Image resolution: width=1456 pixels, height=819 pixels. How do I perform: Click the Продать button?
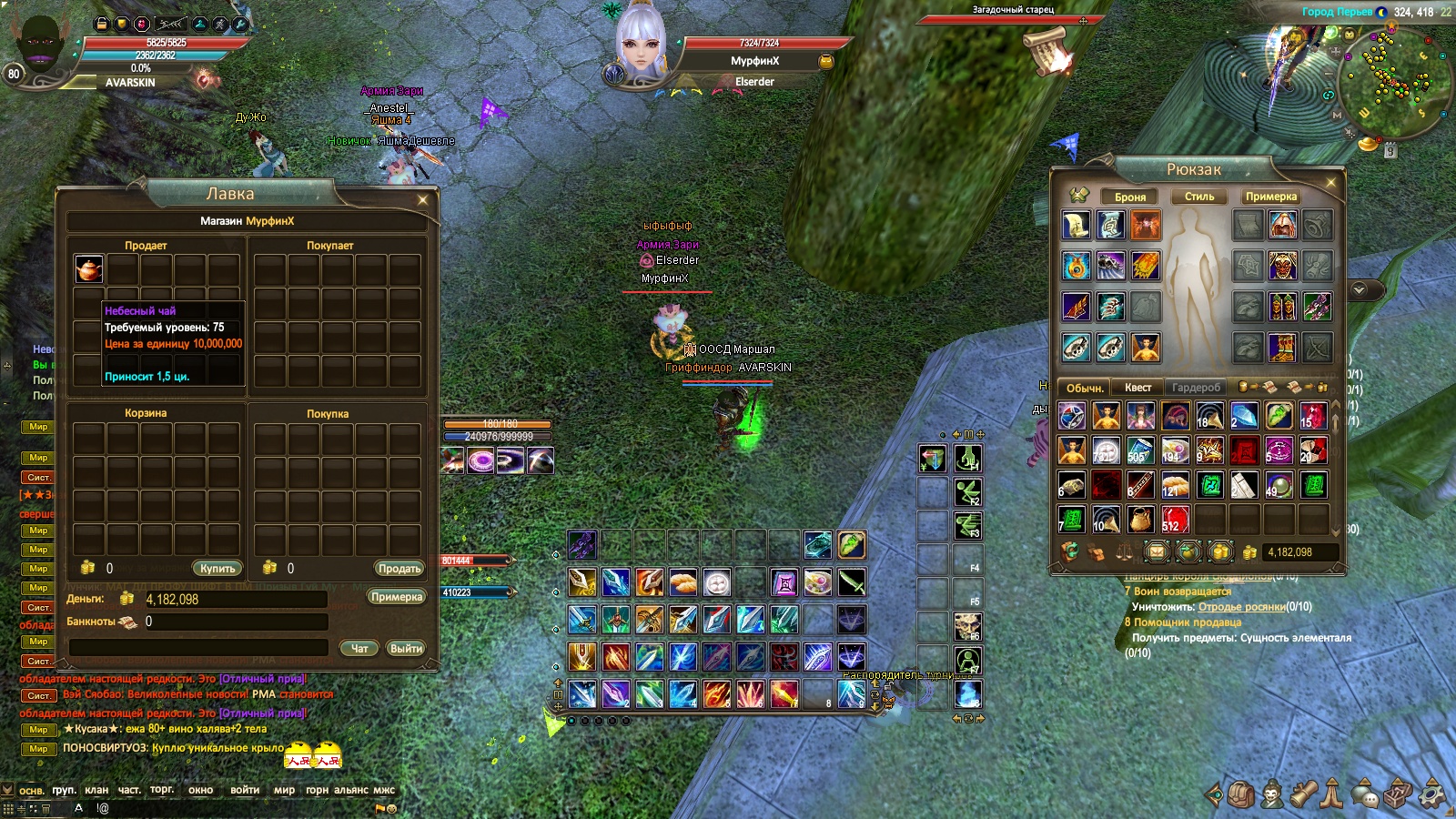(399, 568)
